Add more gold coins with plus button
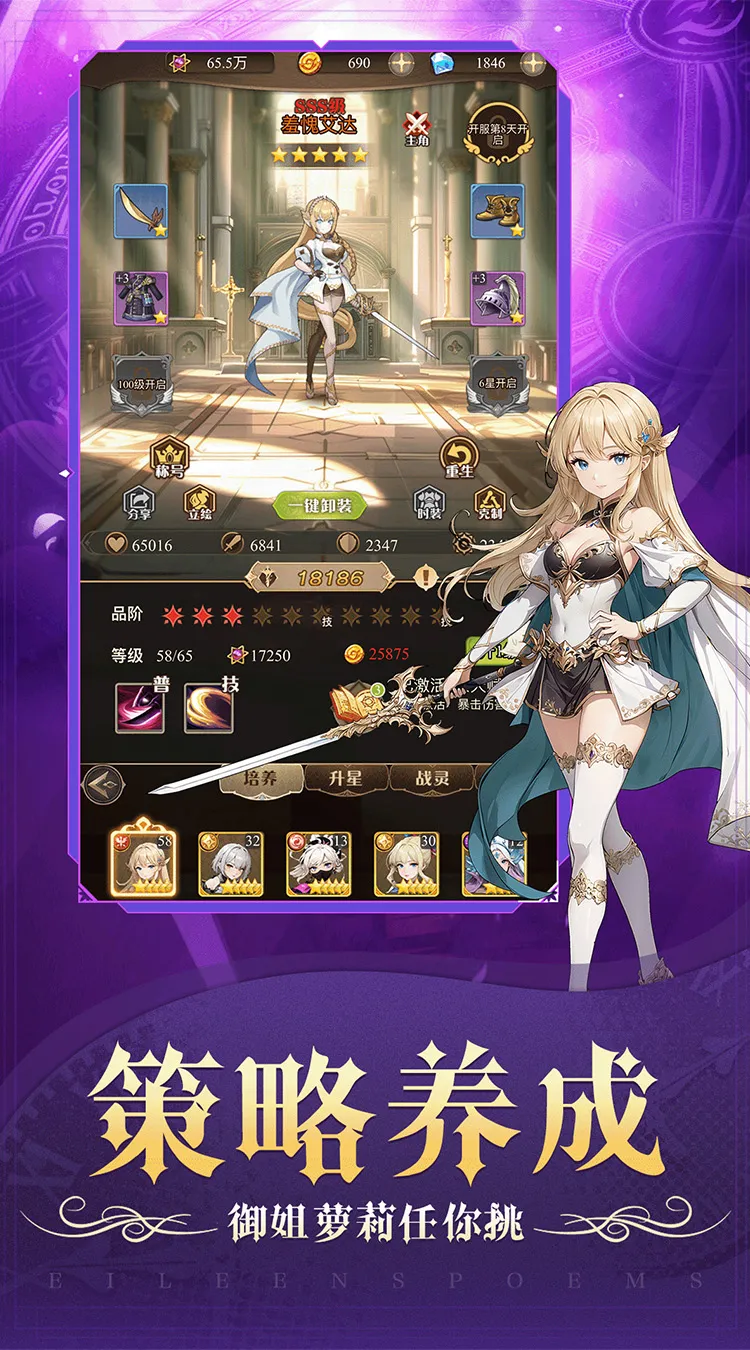Viewport: 750px width, 1350px height. (402, 64)
